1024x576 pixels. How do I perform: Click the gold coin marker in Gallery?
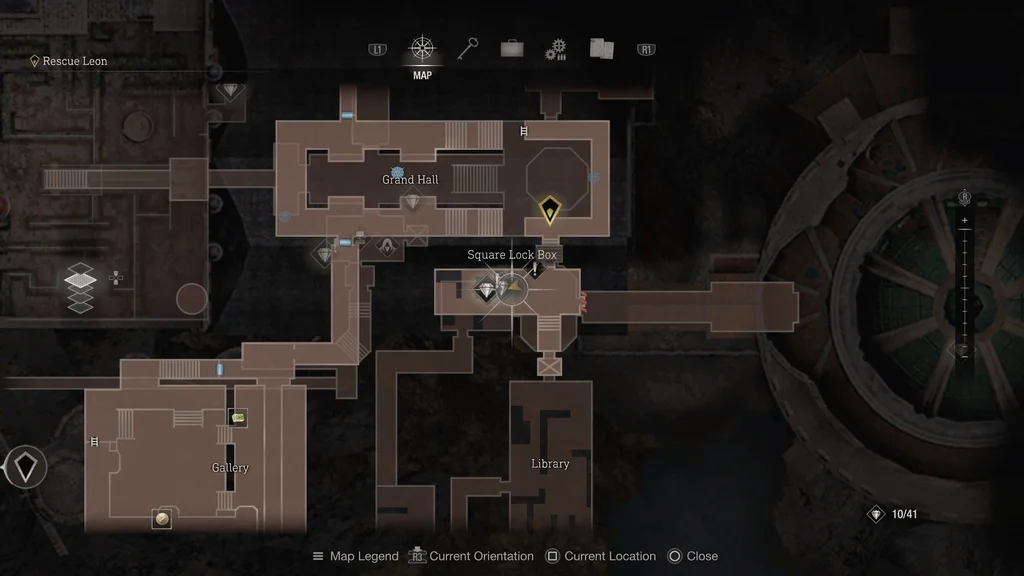click(161, 517)
